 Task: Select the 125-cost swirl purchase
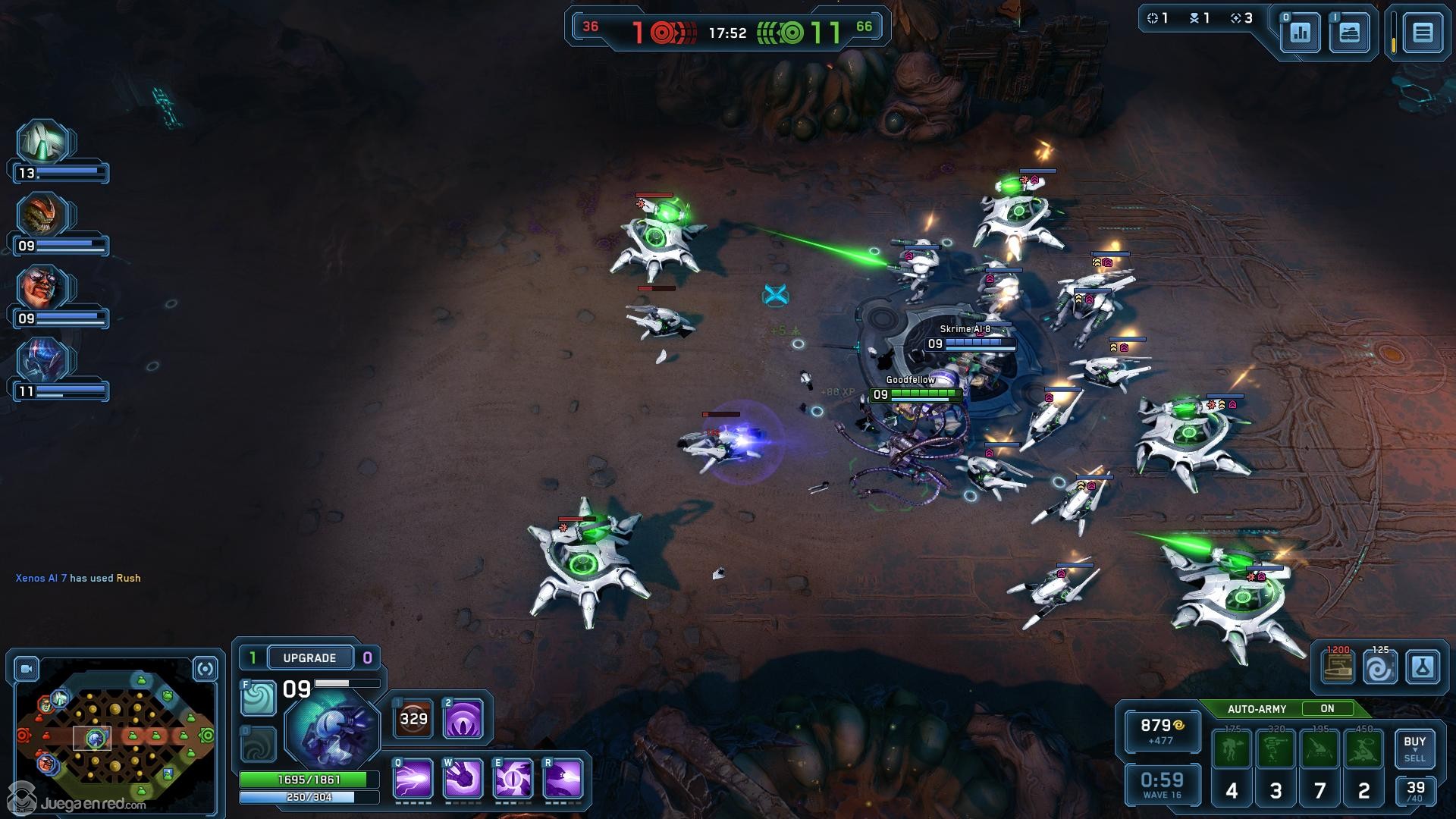(1379, 668)
